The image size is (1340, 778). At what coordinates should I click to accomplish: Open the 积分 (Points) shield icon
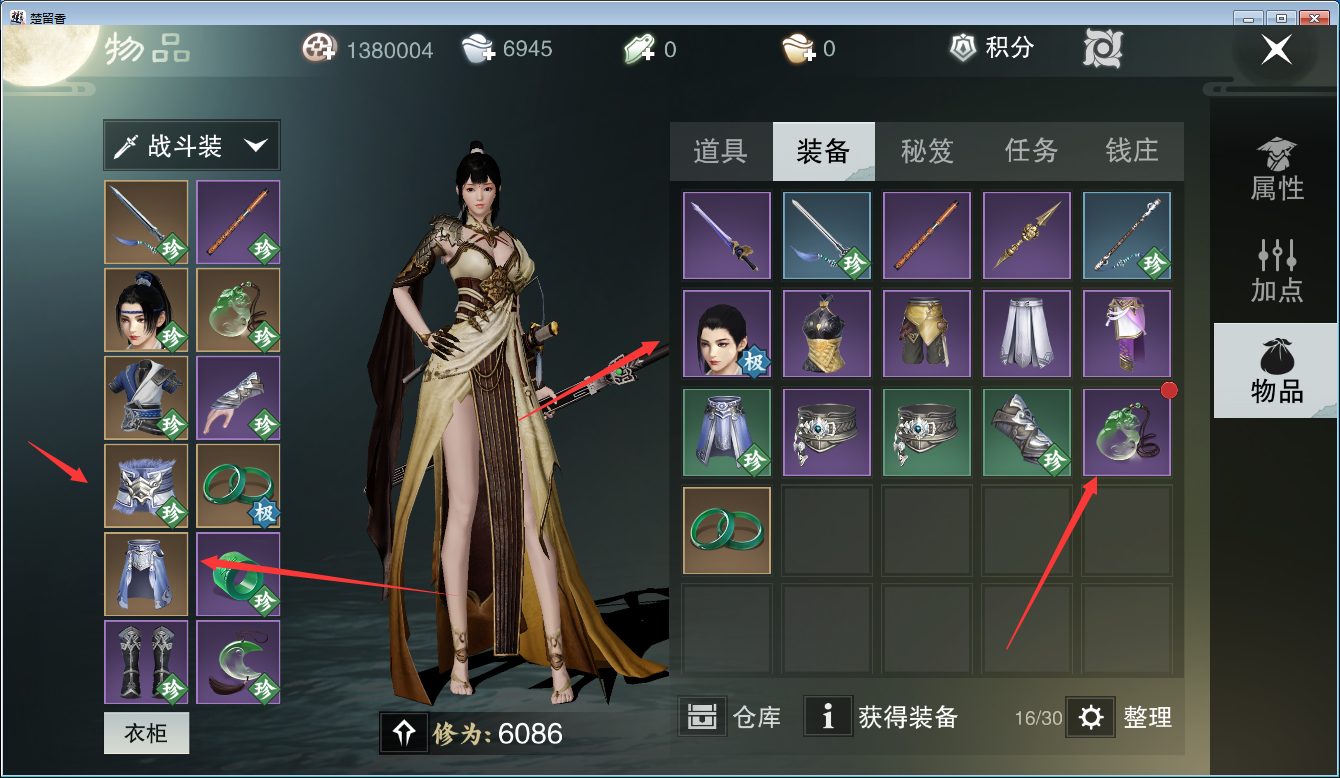tap(962, 47)
